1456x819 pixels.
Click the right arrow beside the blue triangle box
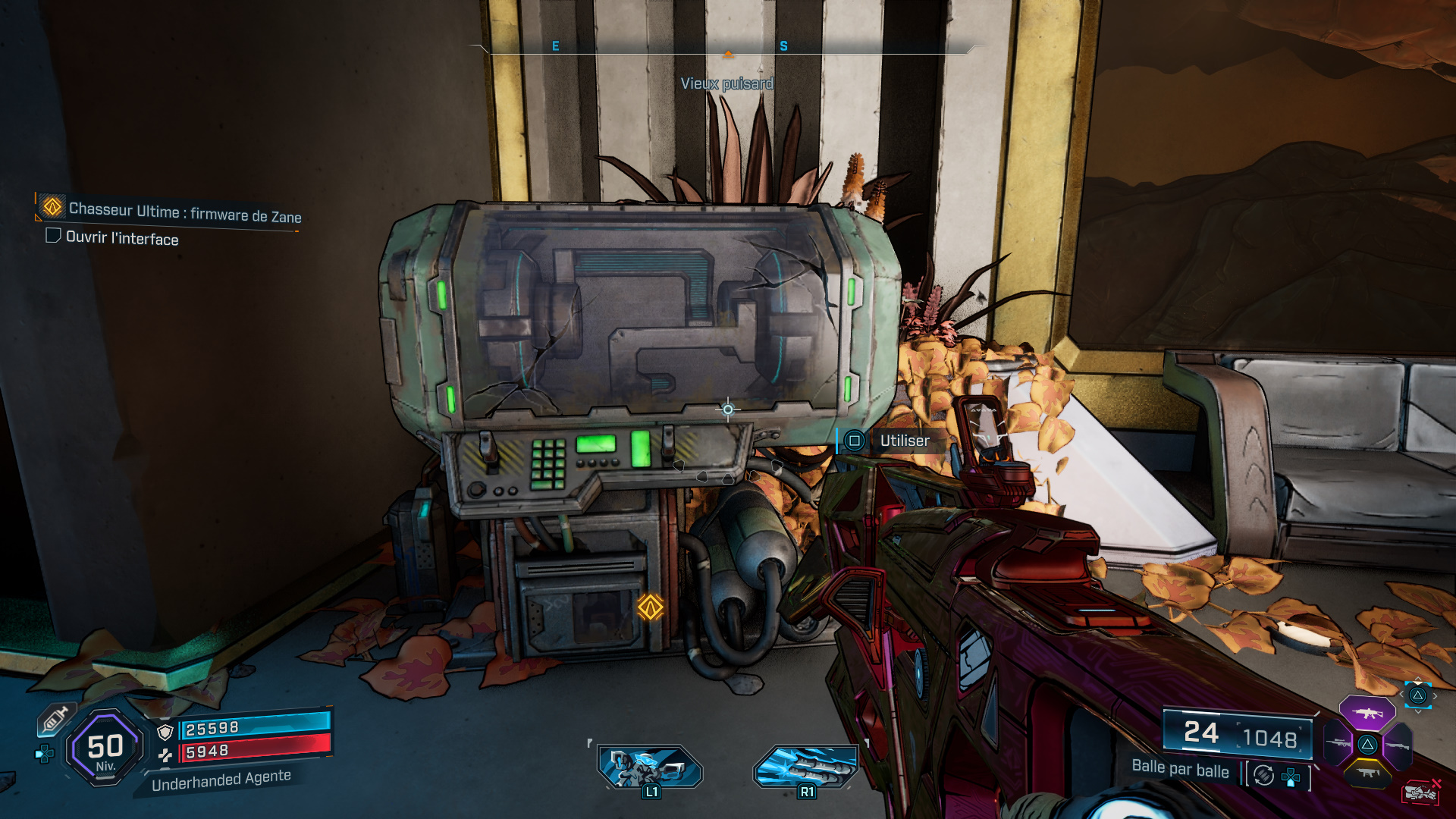pos(1436,696)
